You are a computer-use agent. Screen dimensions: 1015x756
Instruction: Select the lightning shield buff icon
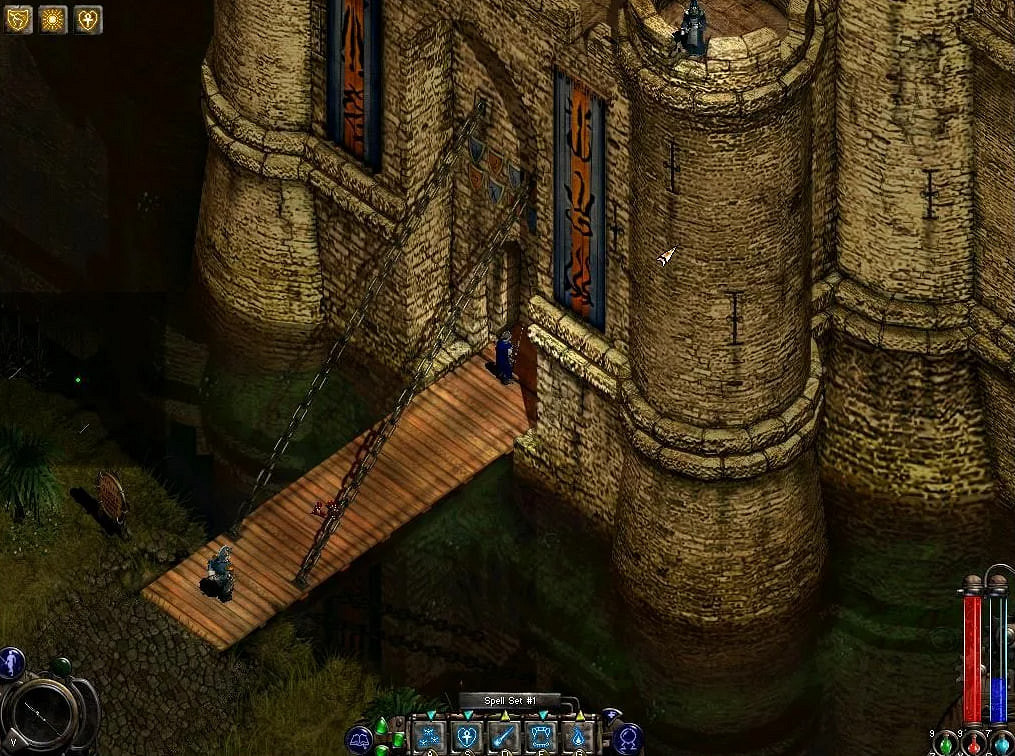coord(19,18)
